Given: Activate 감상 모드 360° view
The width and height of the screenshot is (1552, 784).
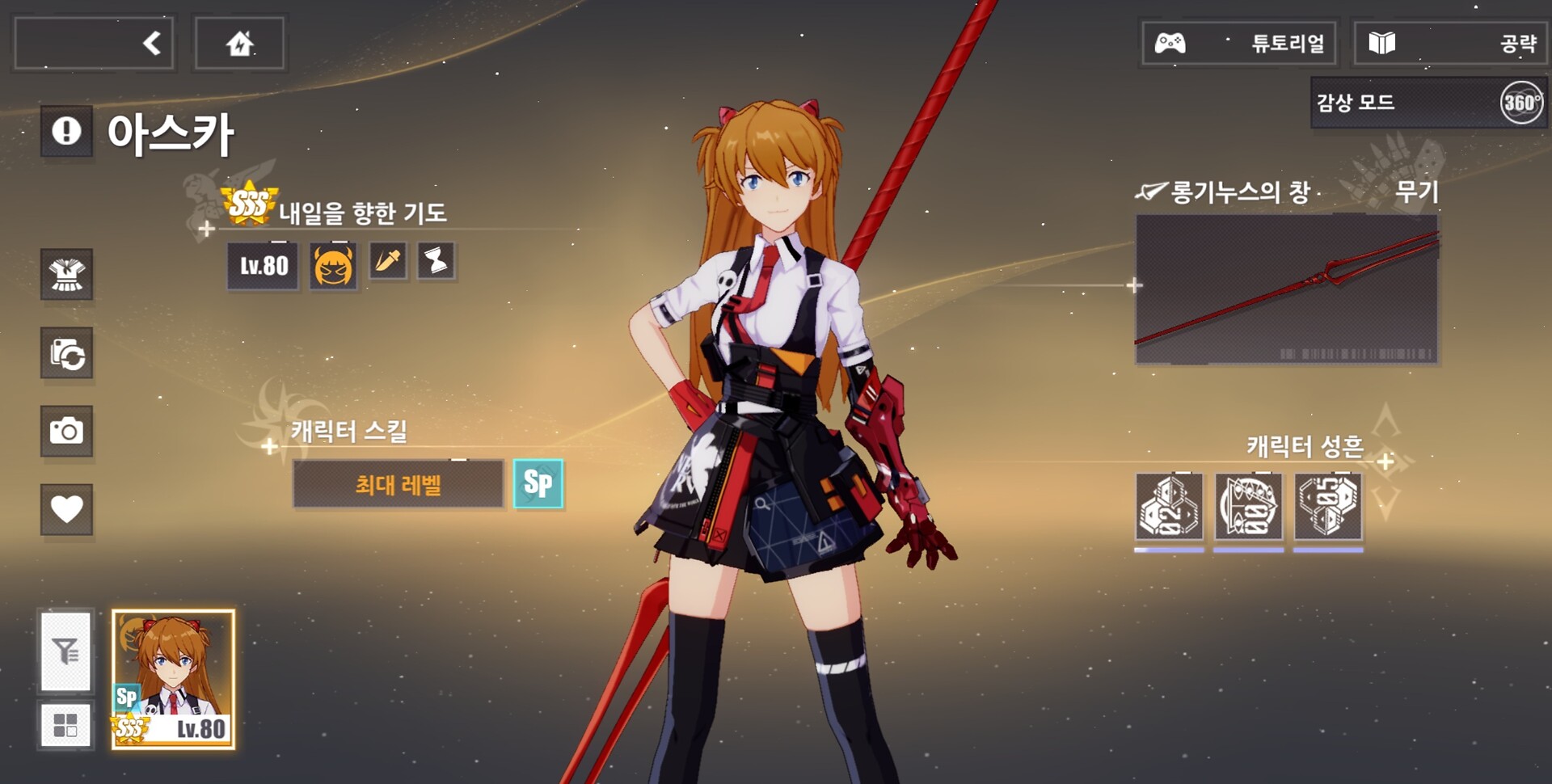Looking at the screenshot, I should click(1428, 103).
